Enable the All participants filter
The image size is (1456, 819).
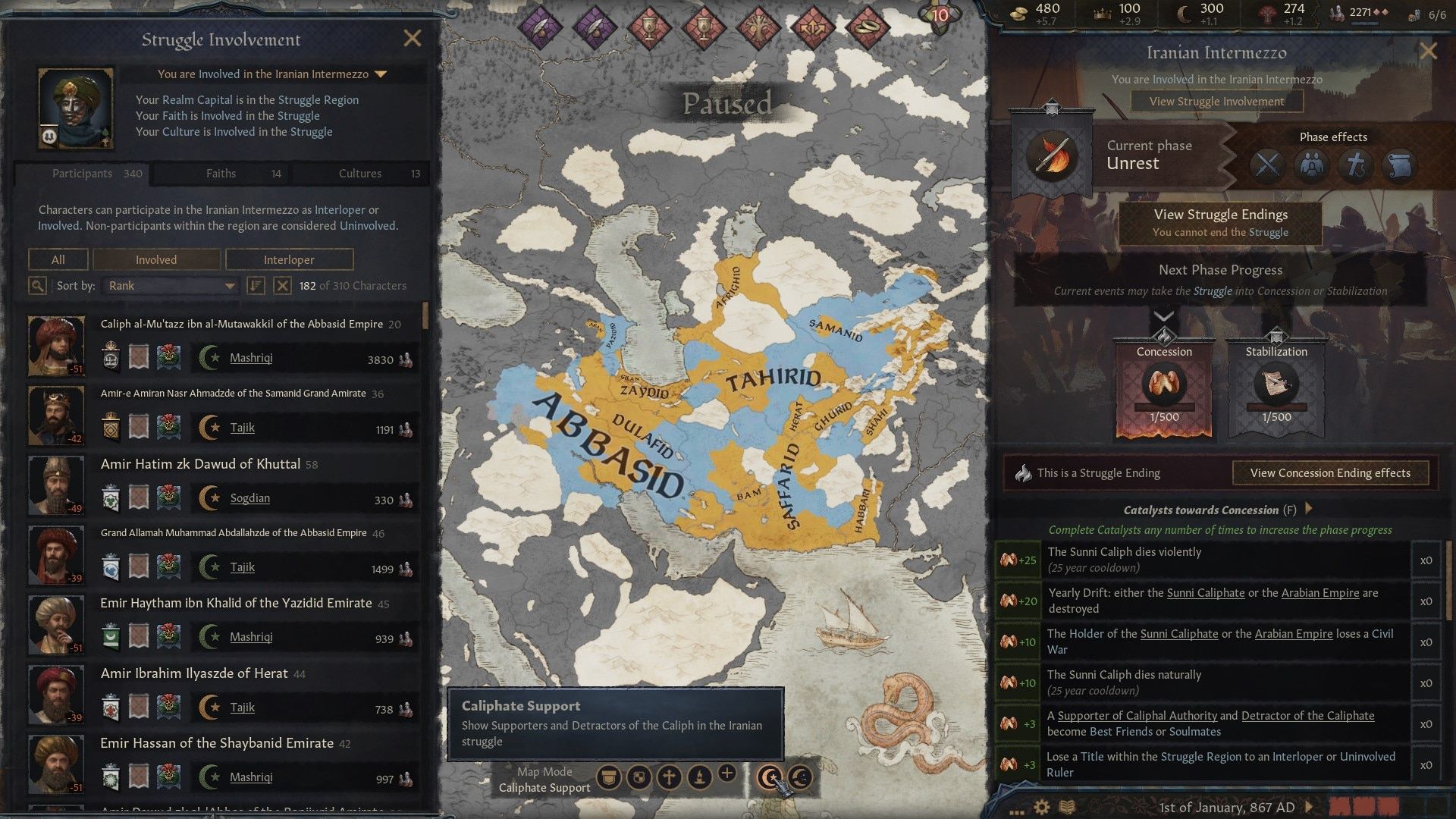pos(58,259)
